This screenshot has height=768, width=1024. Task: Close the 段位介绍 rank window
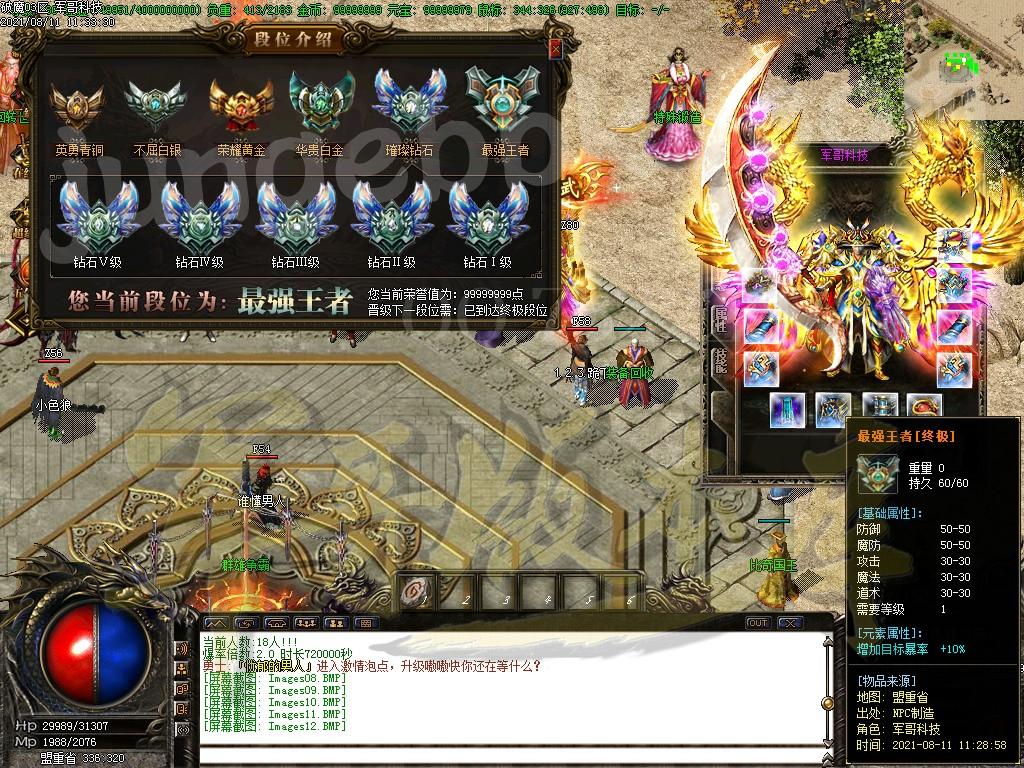coord(555,48)
